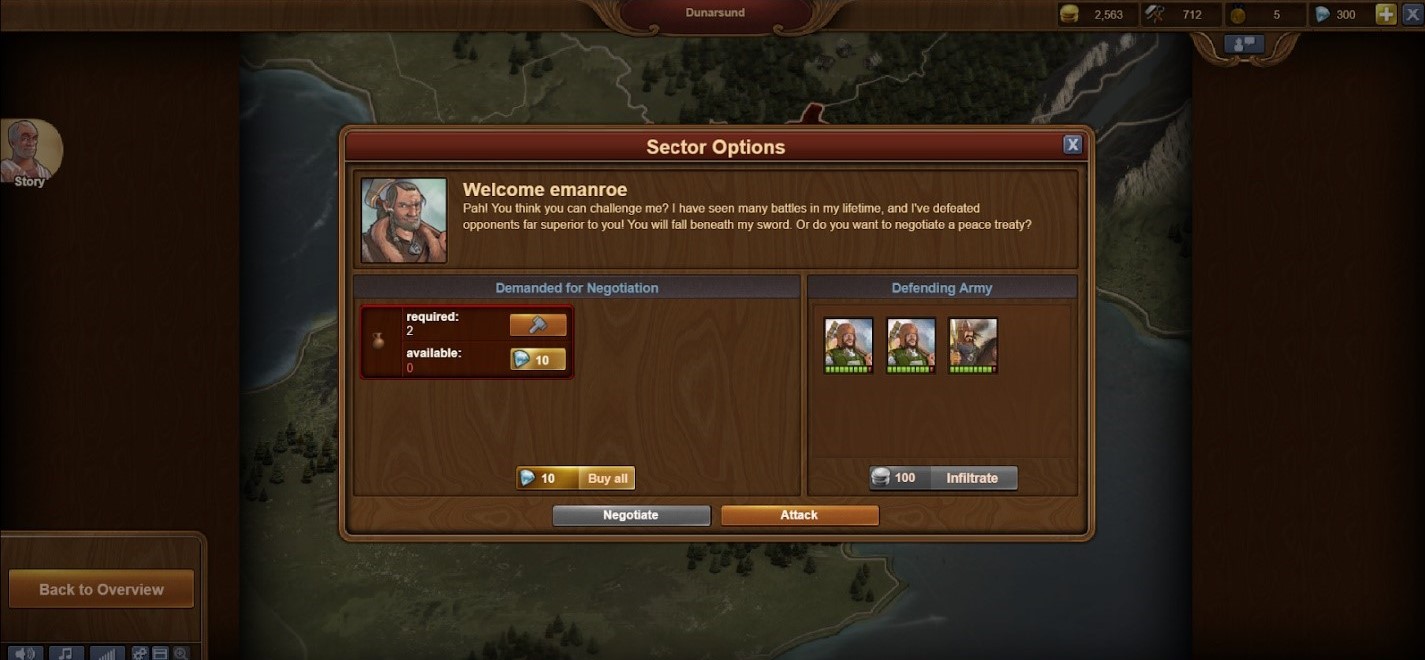Click the signal bars icon
This screenshot has height=660, width=1425.
point(107,653)
